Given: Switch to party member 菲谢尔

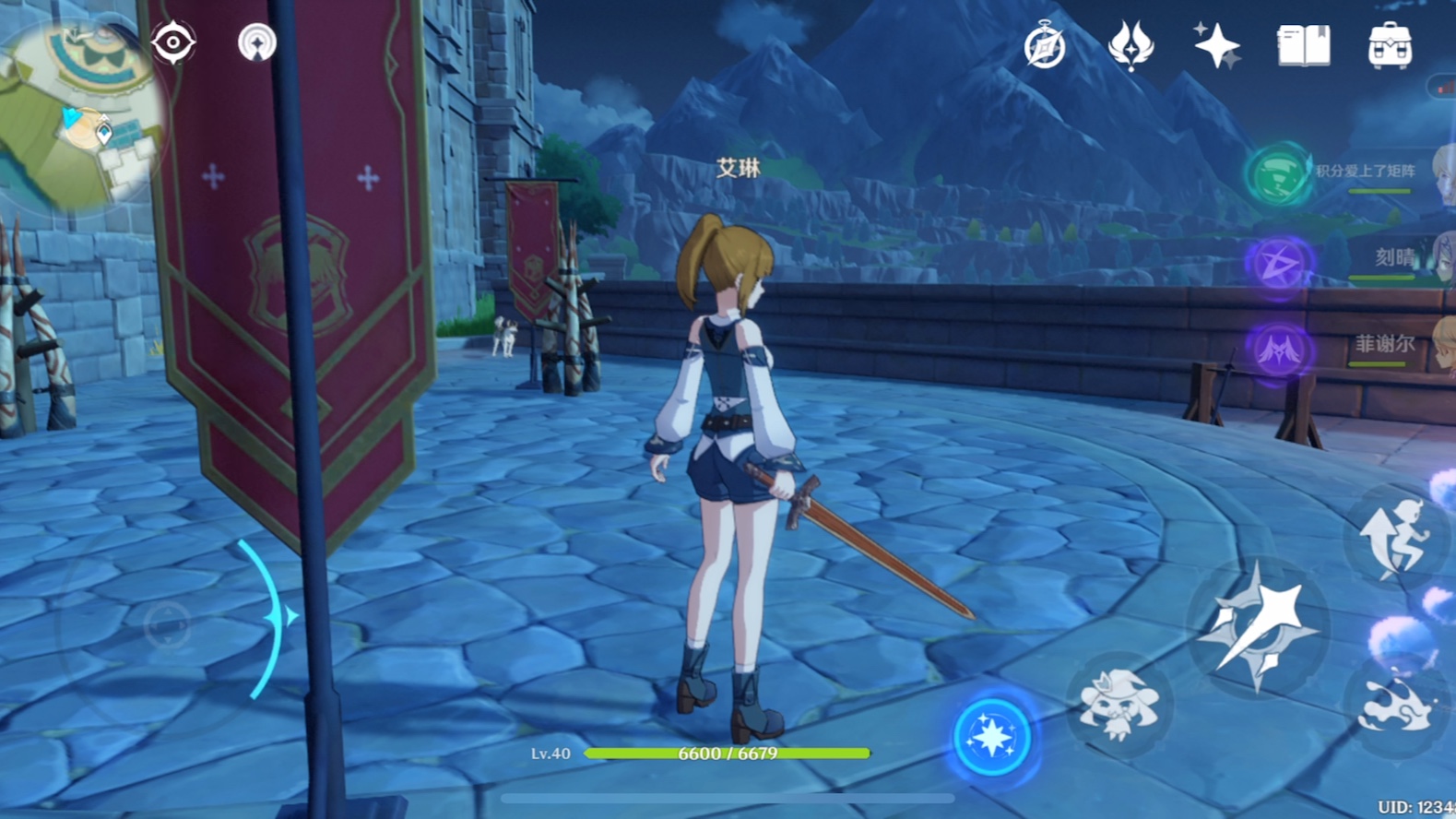Looking at the screenshot, I should point(1279,350).
